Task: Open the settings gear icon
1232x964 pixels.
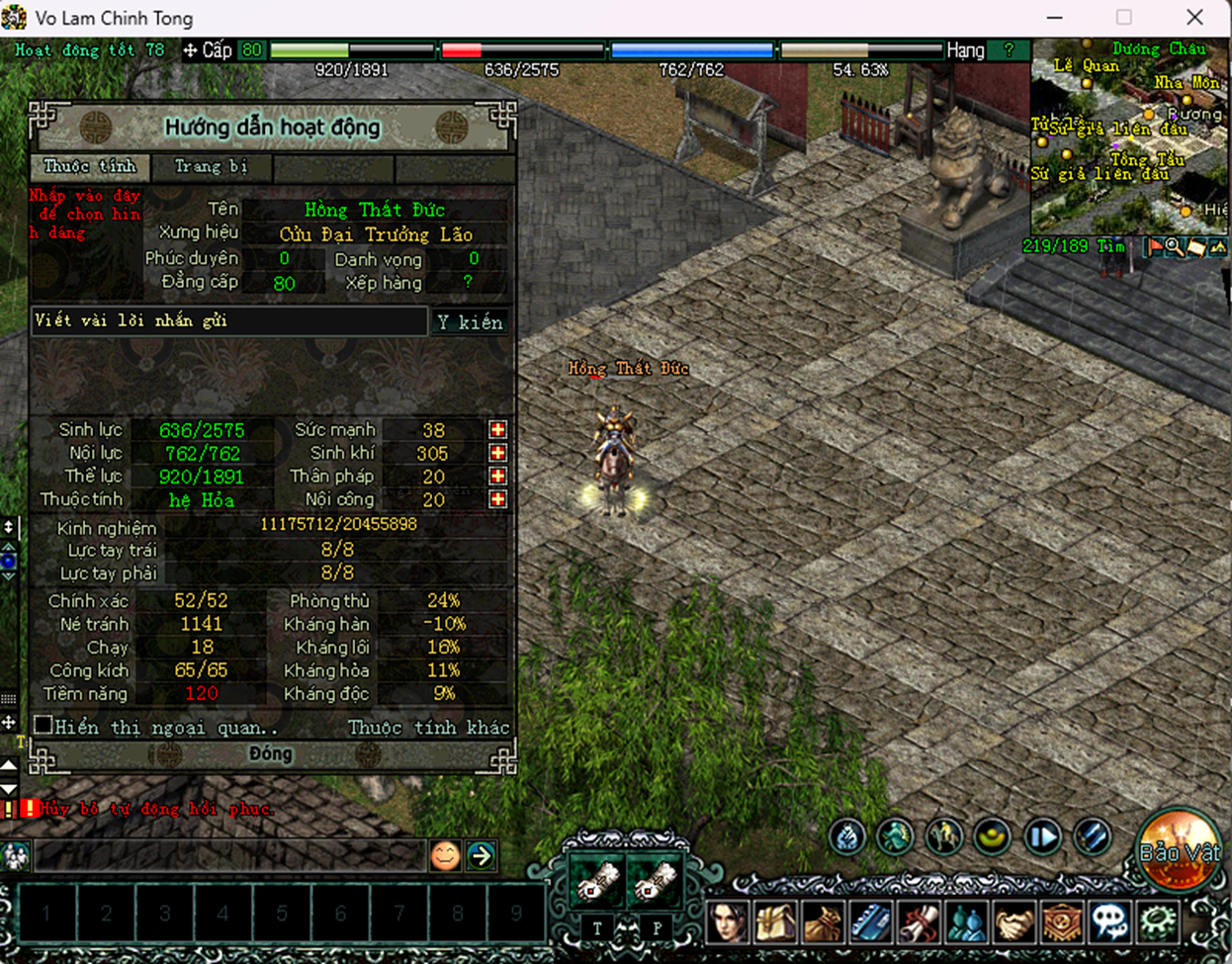Action: pos(1158,922)
